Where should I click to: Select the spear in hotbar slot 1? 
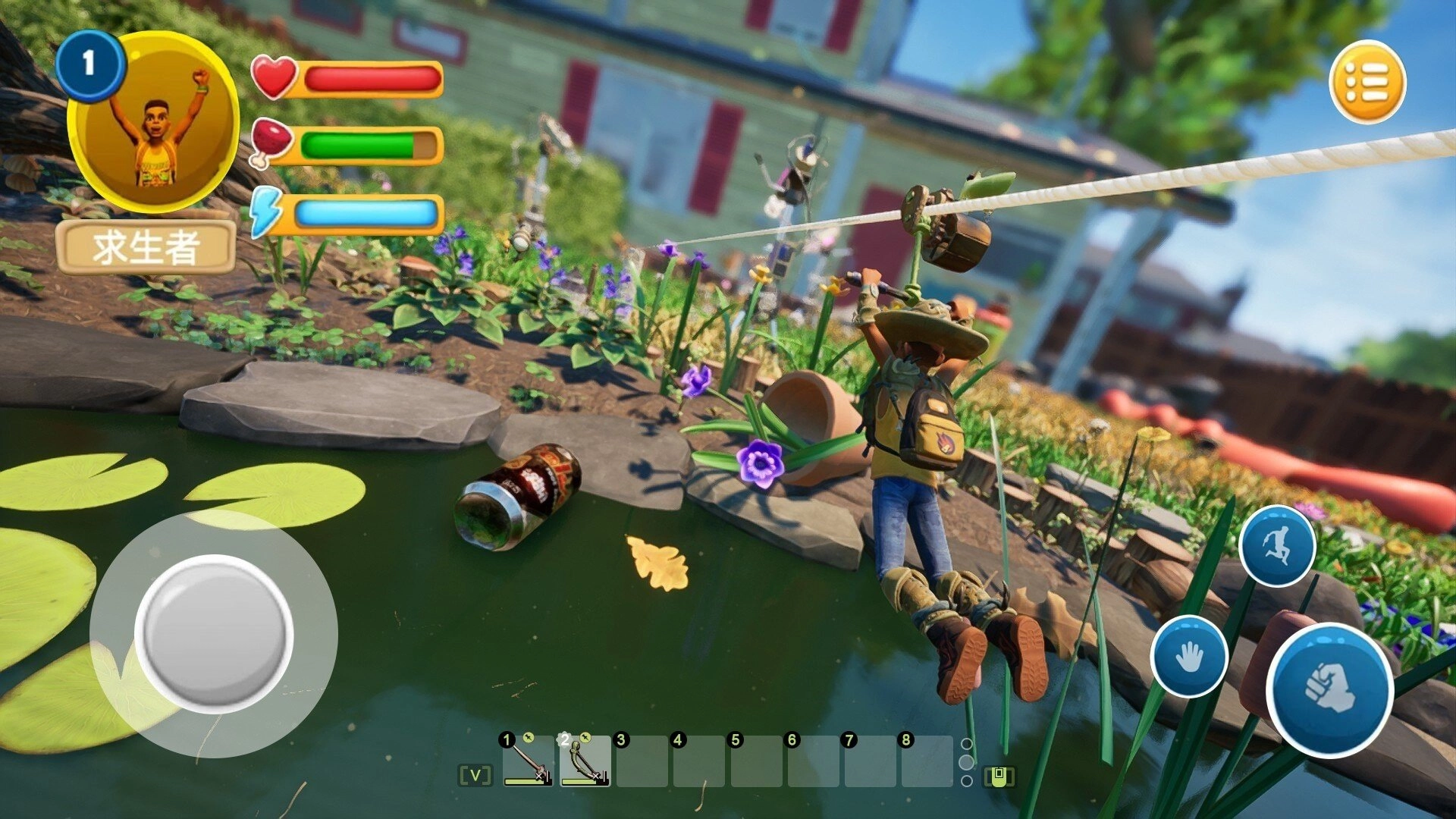(x=528, y=762)
